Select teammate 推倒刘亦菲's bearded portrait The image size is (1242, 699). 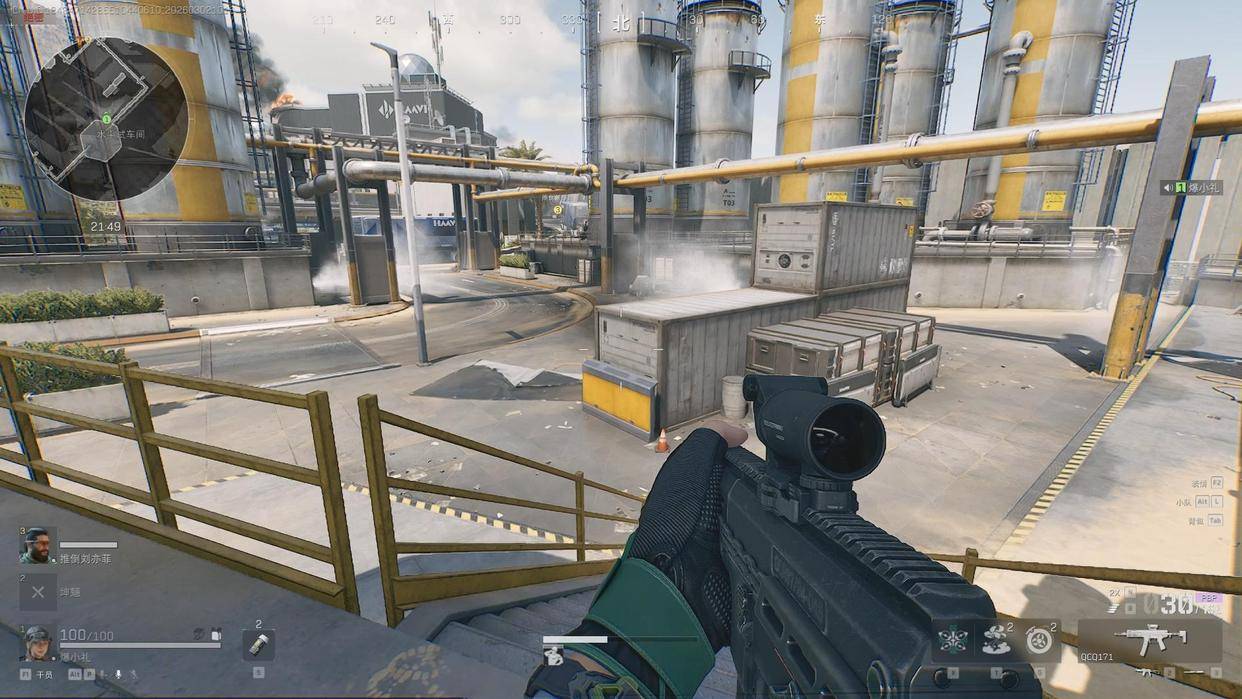tap(37, 546)
